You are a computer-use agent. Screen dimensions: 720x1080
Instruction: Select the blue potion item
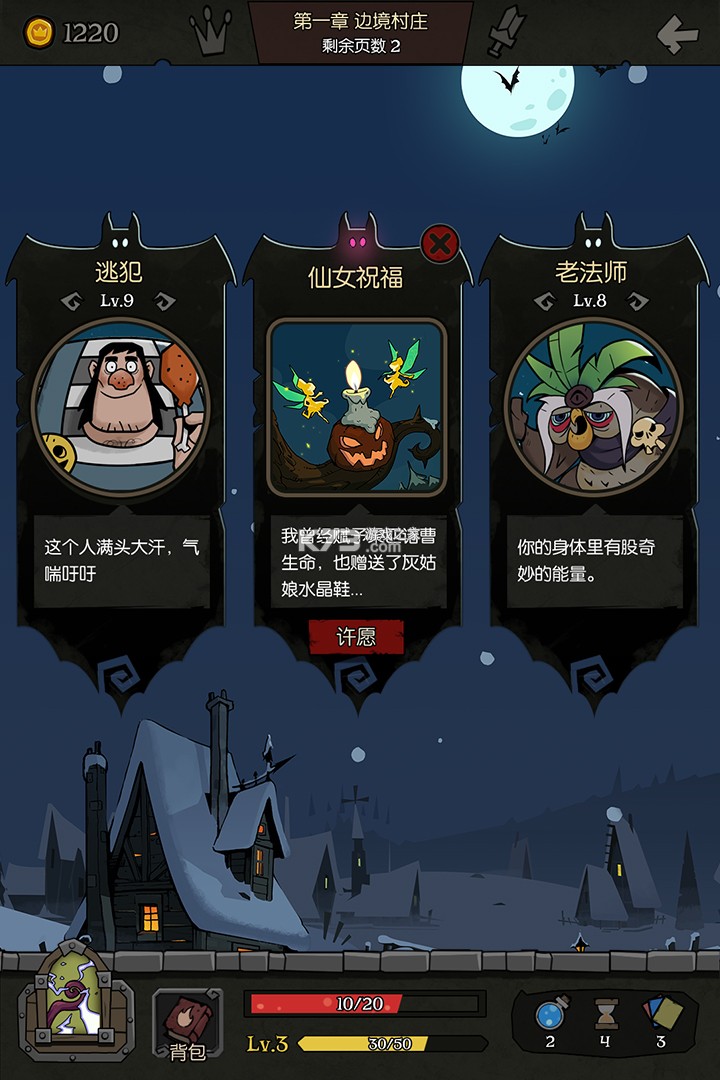(550, 1015)
